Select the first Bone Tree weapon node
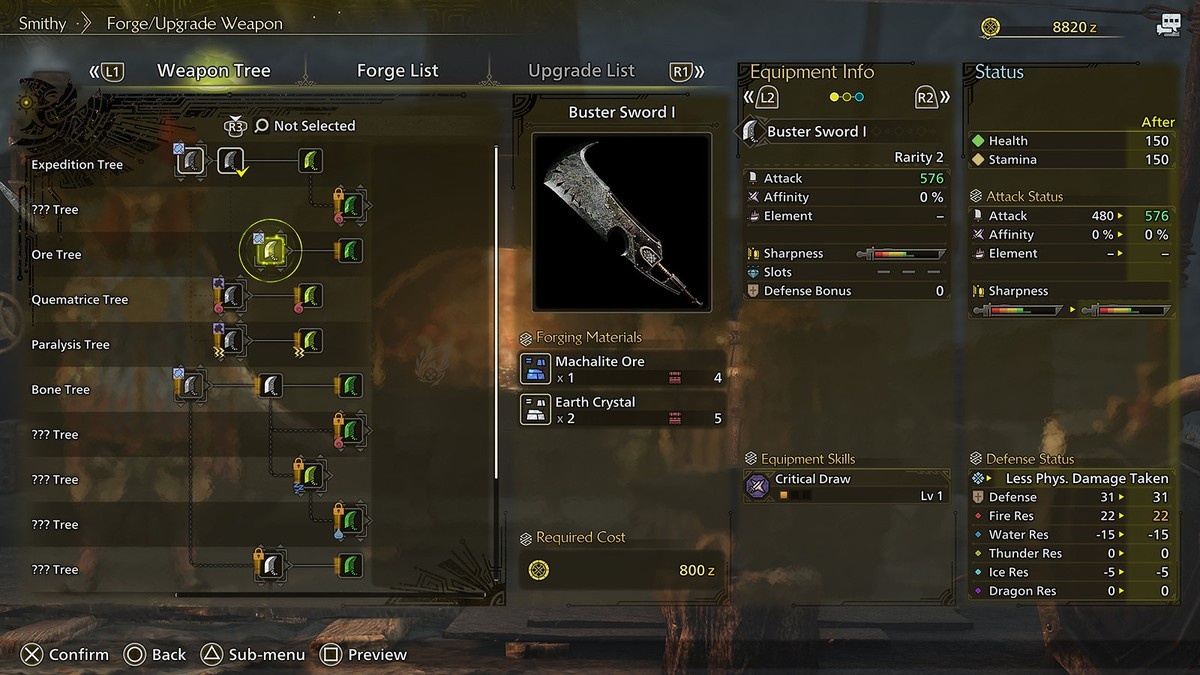The height and width of the screenshot is (675, 1200). pos(191,385)
